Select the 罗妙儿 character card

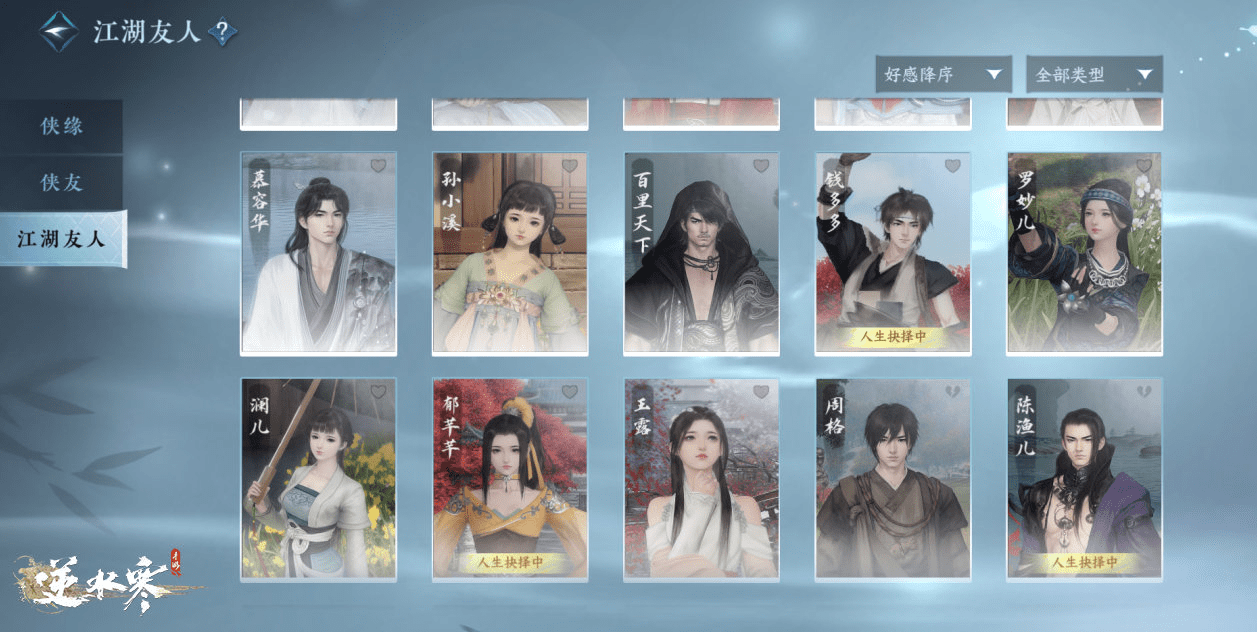[x=1085, y=254]
